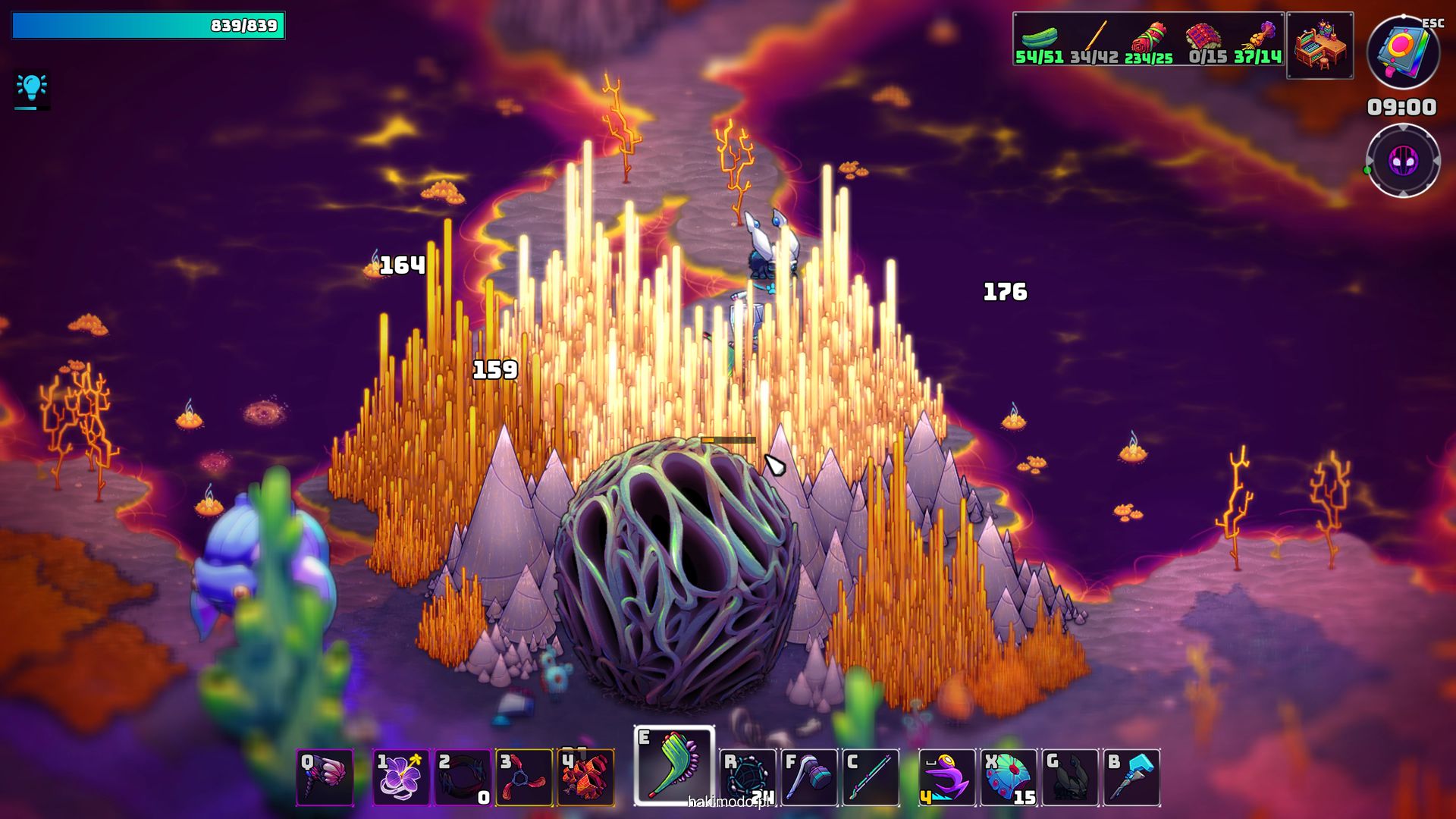This screenshot has height=819, width=1456.
Task: Activate the purple dash ability icon
Action: (x=947, y=777)
